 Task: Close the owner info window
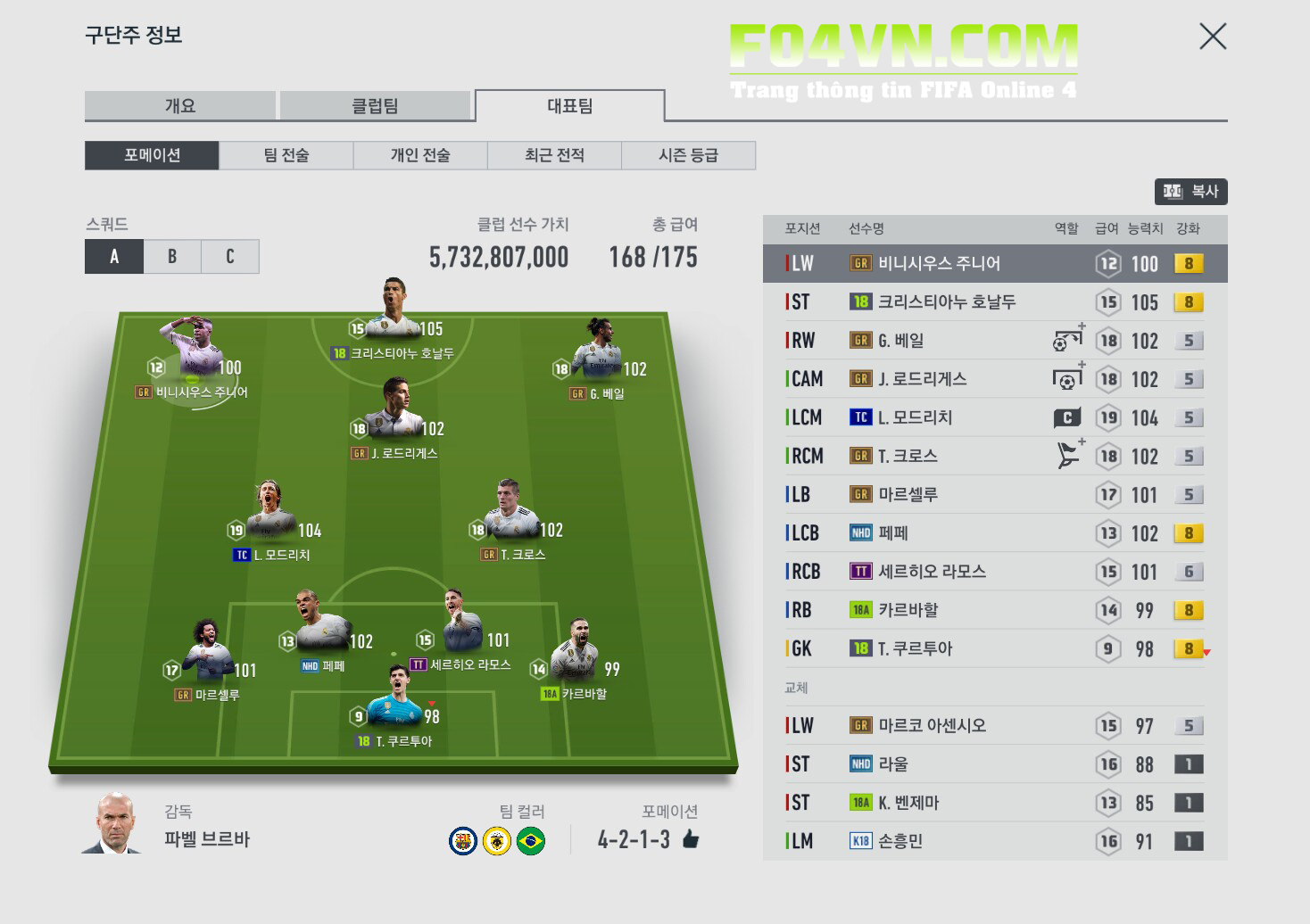(x=1213, y=37)
